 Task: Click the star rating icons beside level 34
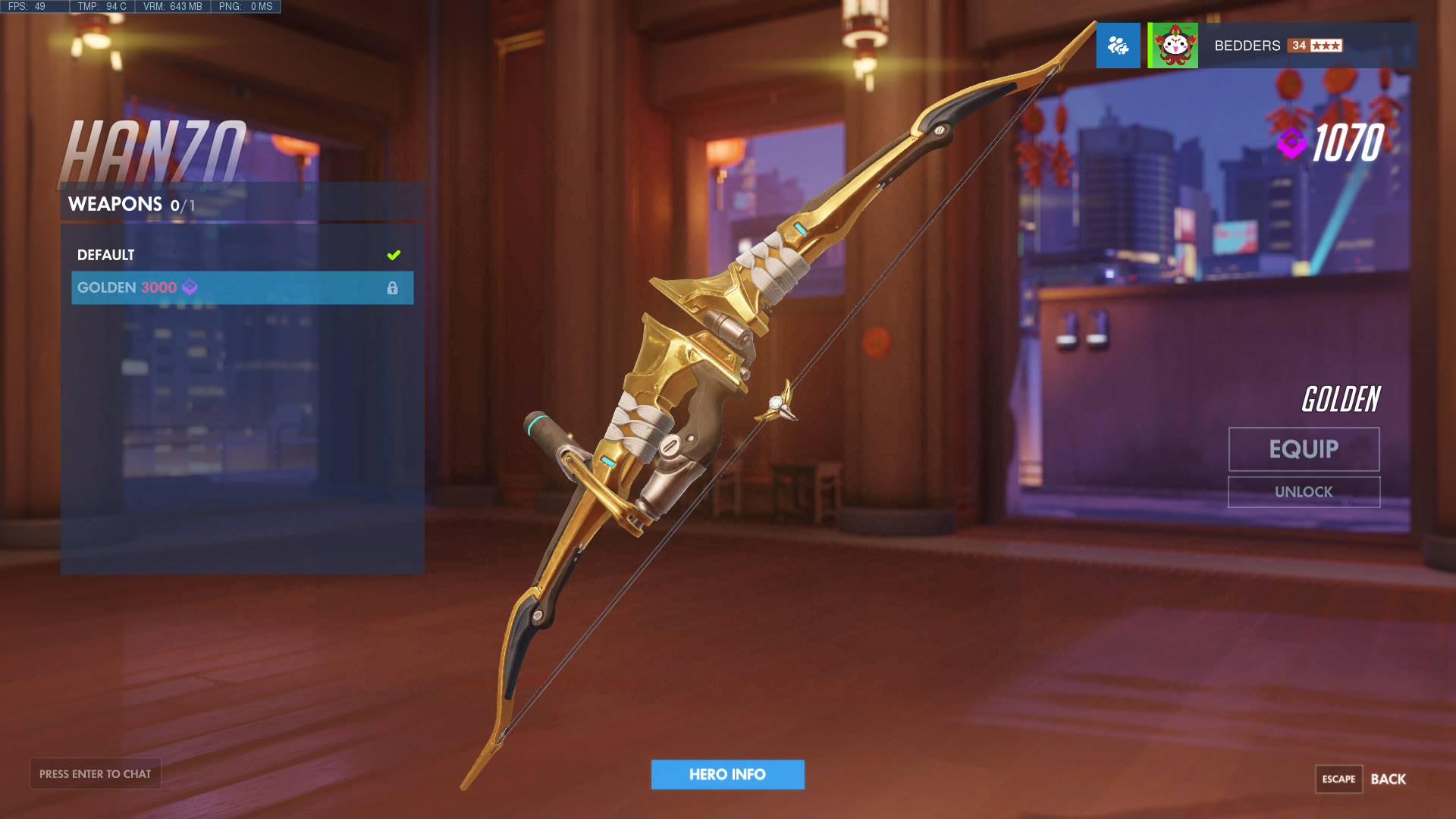point(1326,45)
